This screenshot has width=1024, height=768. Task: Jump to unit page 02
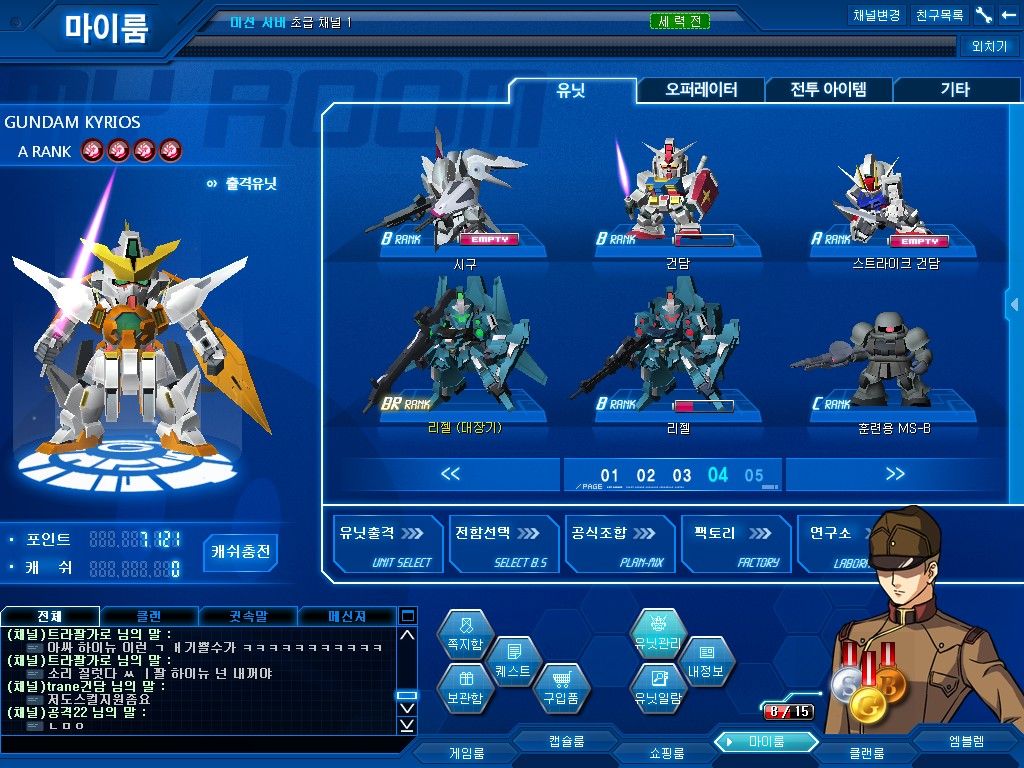(x=646, y=476)
